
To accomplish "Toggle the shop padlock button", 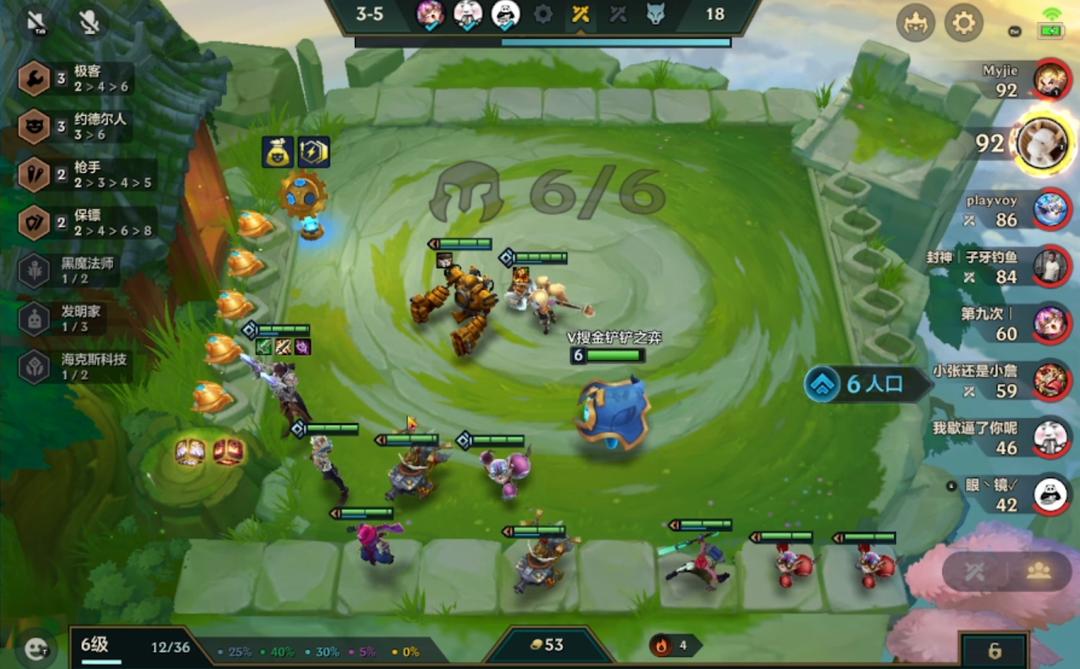I will pos(993,651).
